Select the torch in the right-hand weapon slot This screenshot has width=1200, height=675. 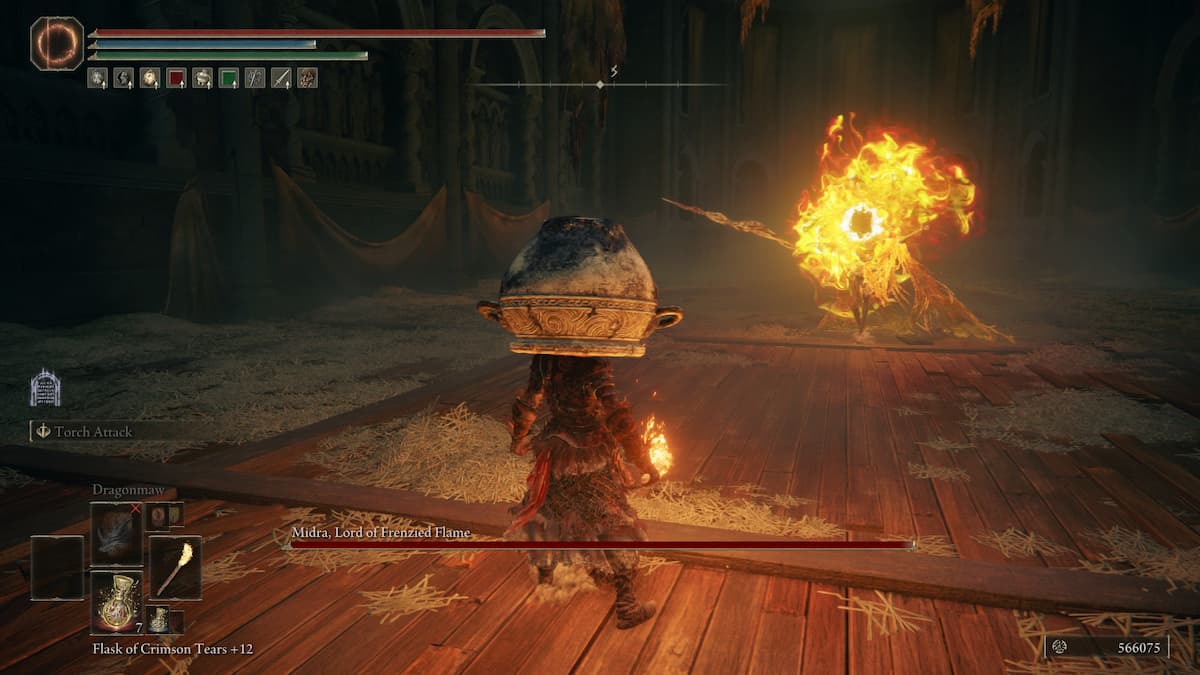coord(175,567)
